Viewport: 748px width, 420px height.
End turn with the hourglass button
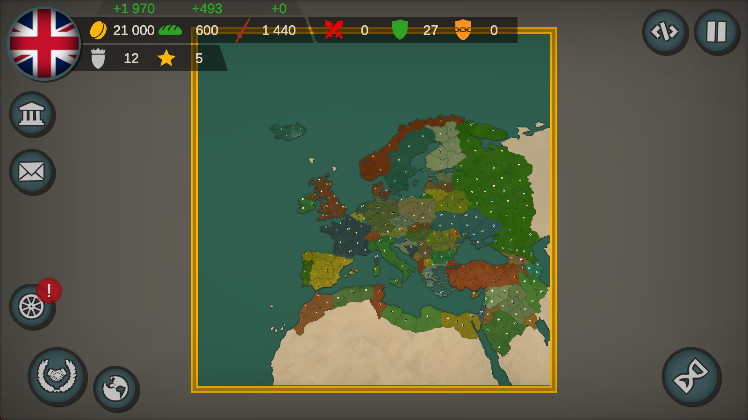point(690,376)
